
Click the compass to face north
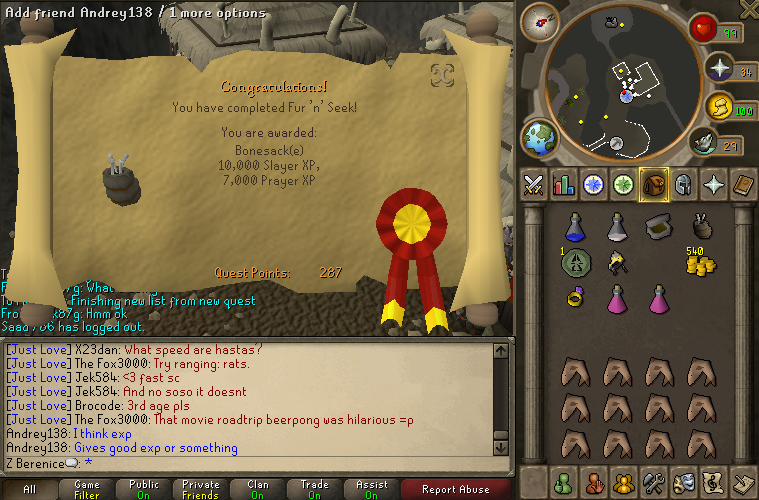(x=546, y=19)
